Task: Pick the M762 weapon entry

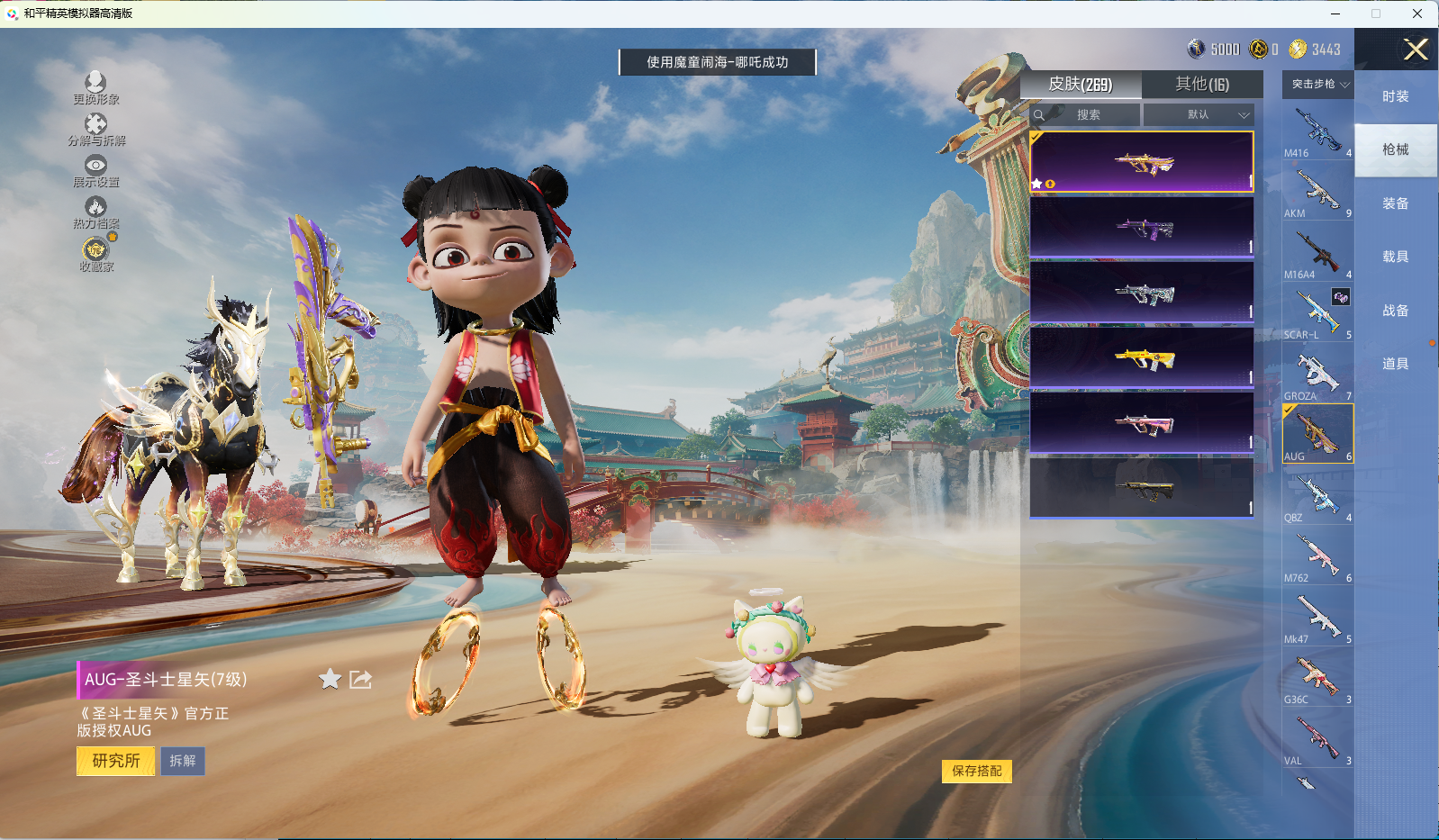Action: (x=1317, y=556)
